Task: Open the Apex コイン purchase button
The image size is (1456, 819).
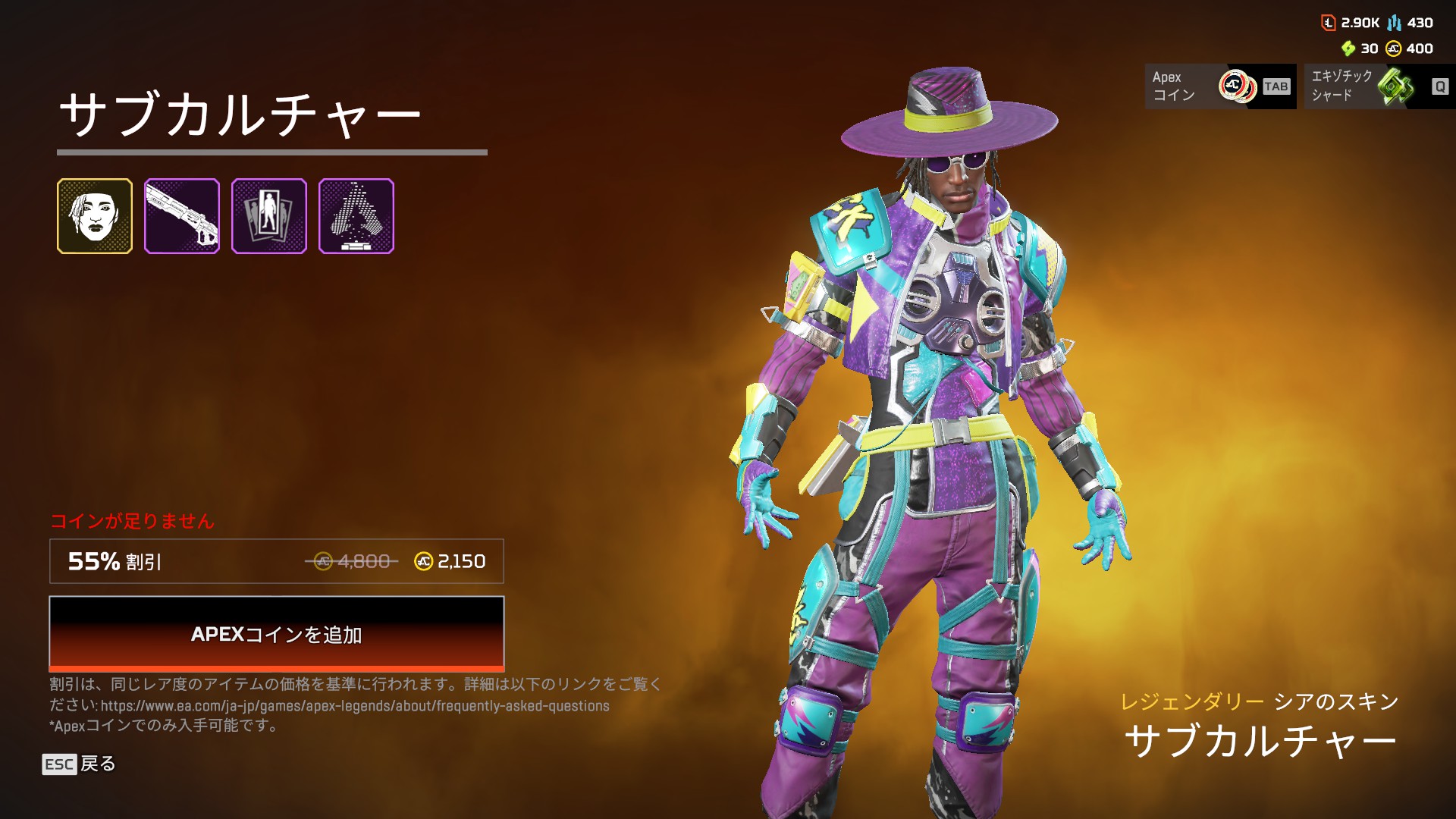Action: pyautogui.click(x=1220, y=86)
